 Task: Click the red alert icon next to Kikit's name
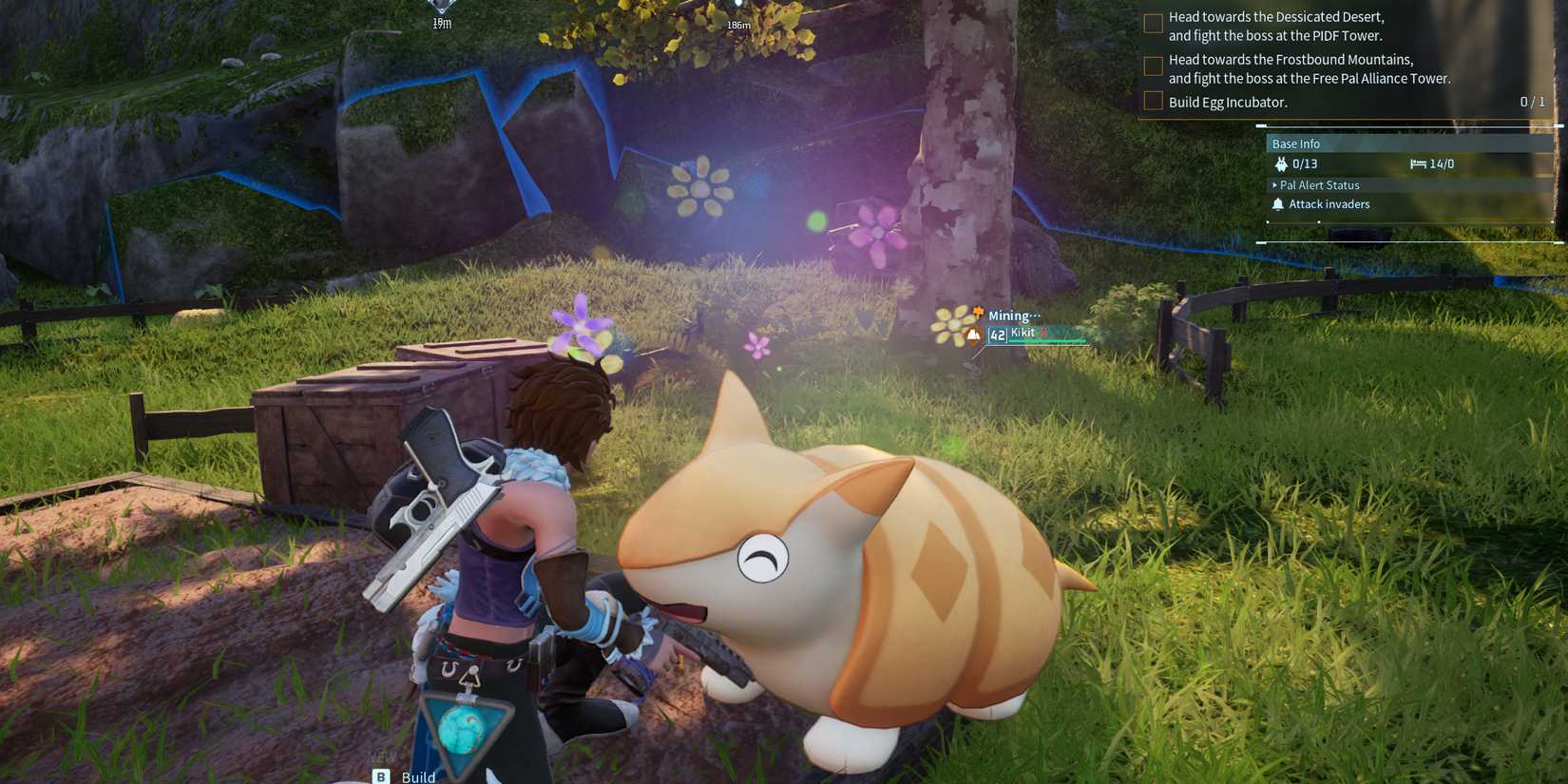point(1043,332)
